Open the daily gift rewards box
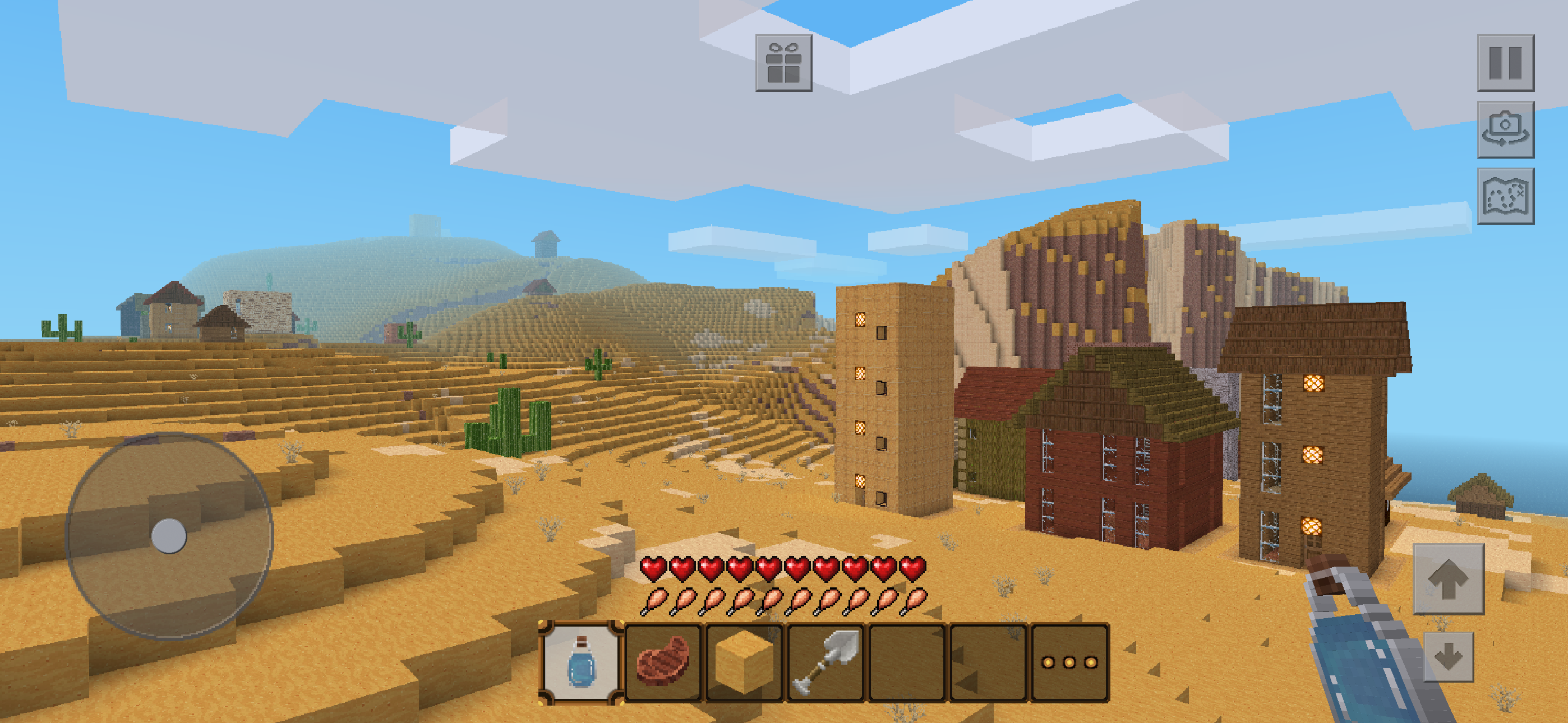This screenshot has width=1568, height=723. tap(785, 63)
